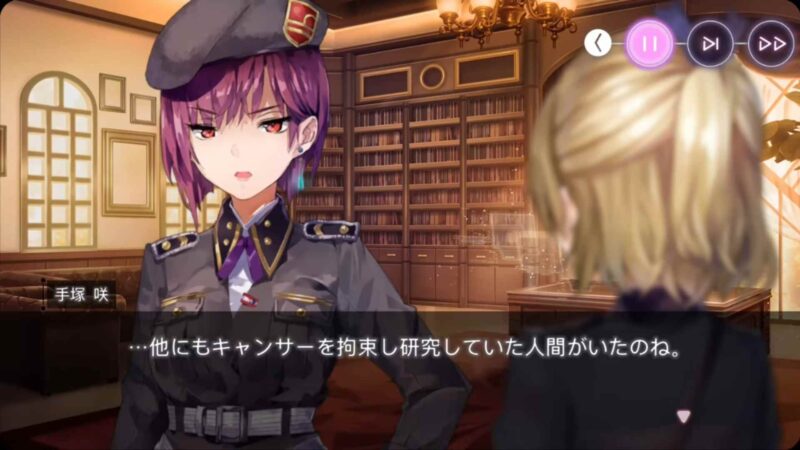This screenshot has width=800, height=450.
Task: Activate fast-forward for the dialogue
Action: point(770,44)
